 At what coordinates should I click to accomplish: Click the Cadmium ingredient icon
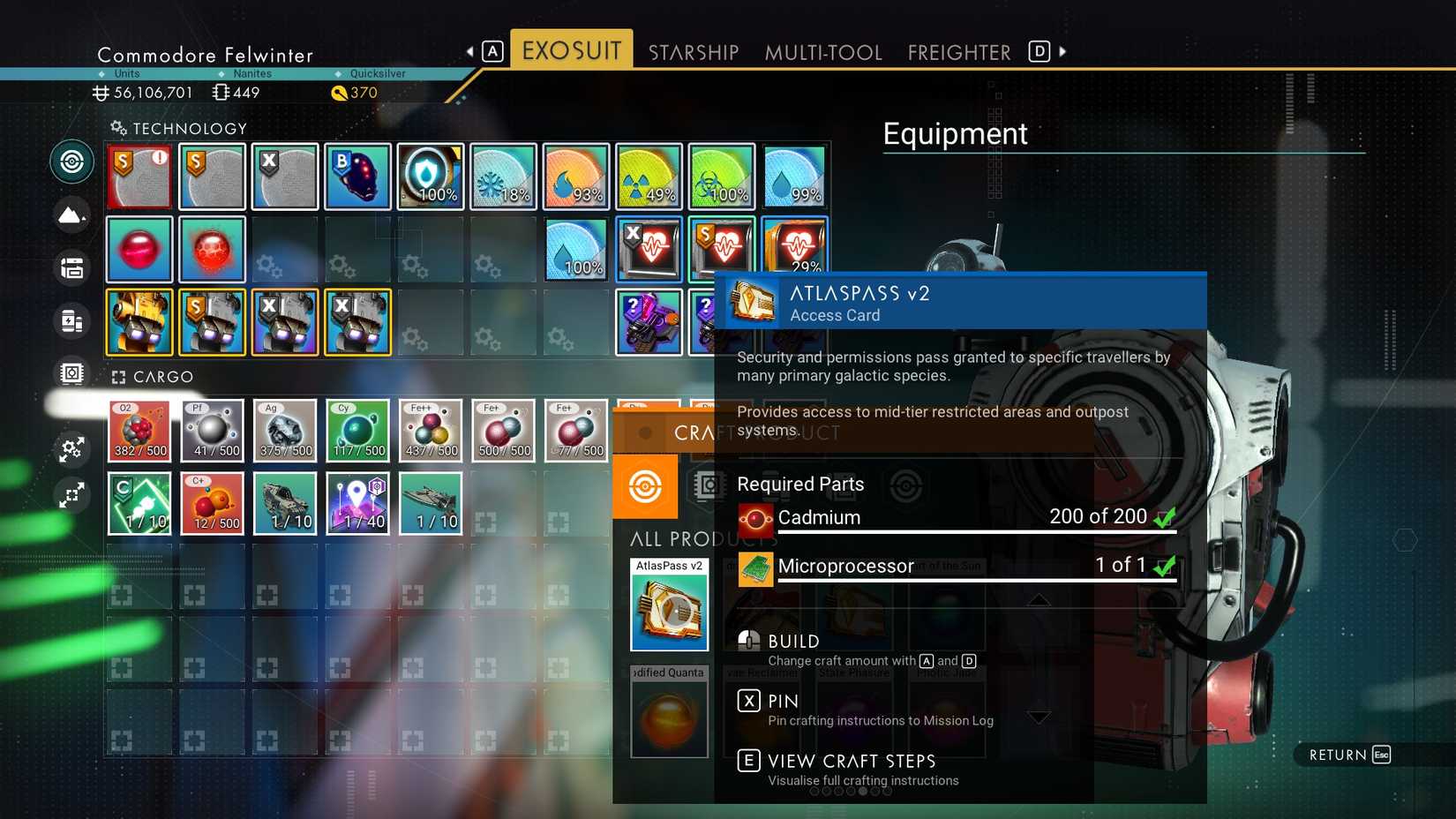(x=754, y=519)
